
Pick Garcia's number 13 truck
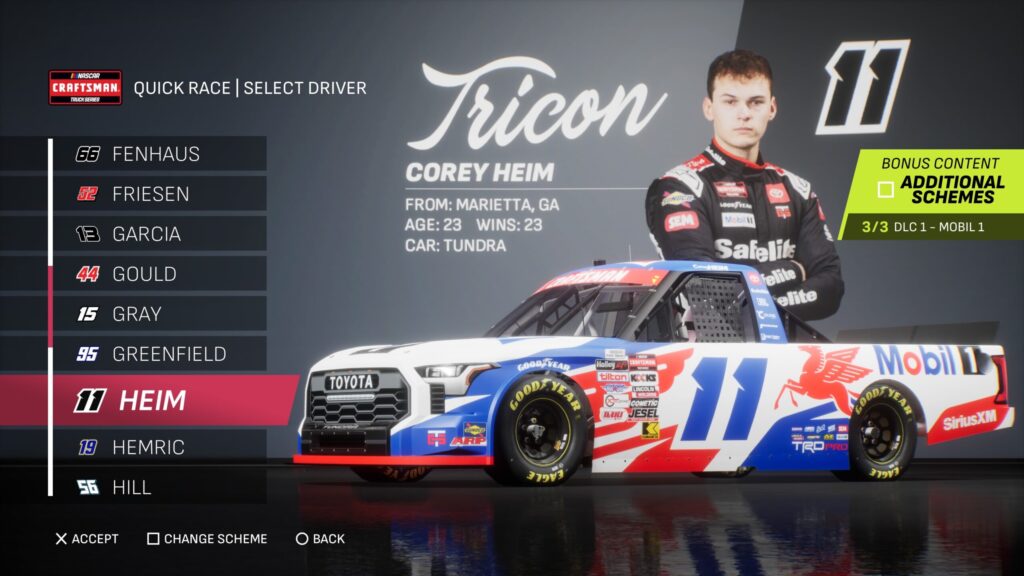coord(156,234)
